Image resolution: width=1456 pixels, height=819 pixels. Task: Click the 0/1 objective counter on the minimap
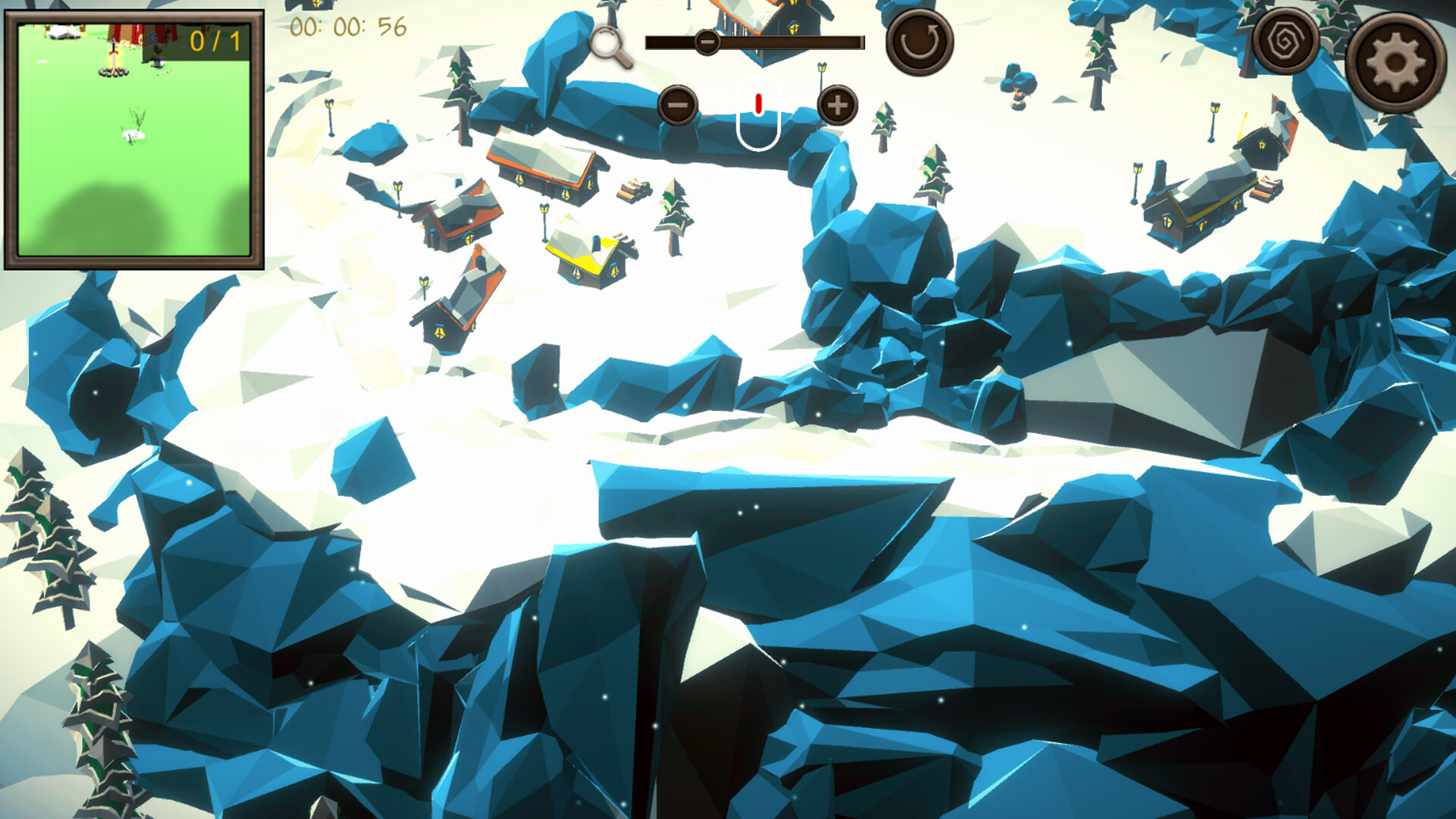click(215, 39)
